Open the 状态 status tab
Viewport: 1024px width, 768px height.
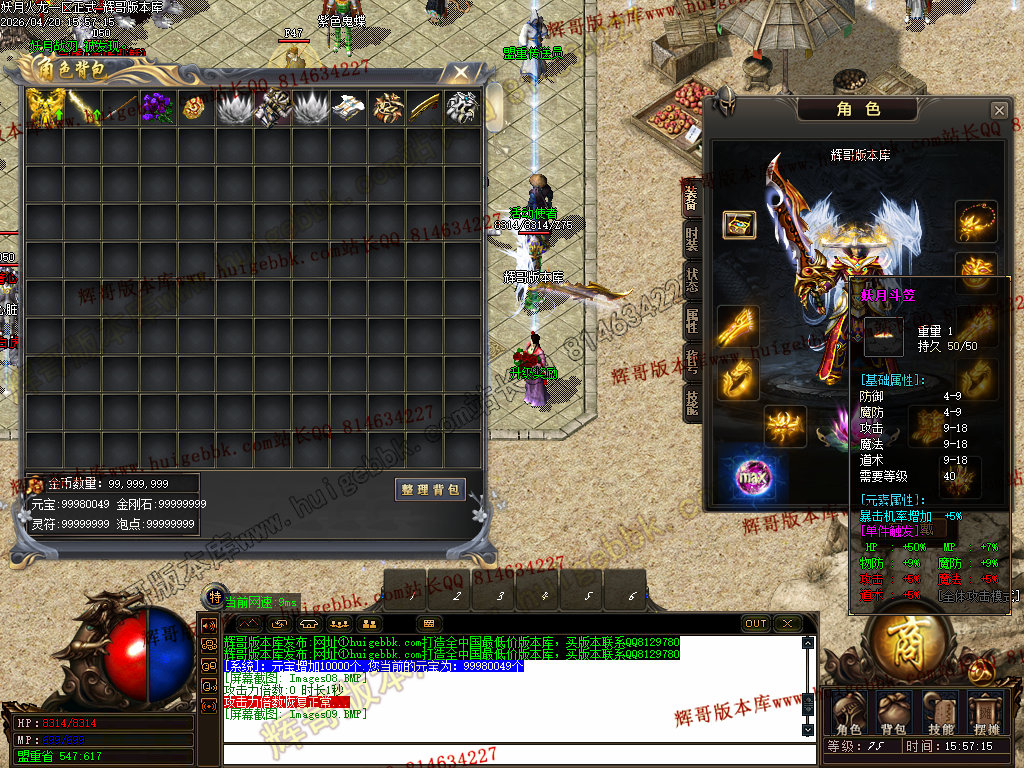(692, 280)
